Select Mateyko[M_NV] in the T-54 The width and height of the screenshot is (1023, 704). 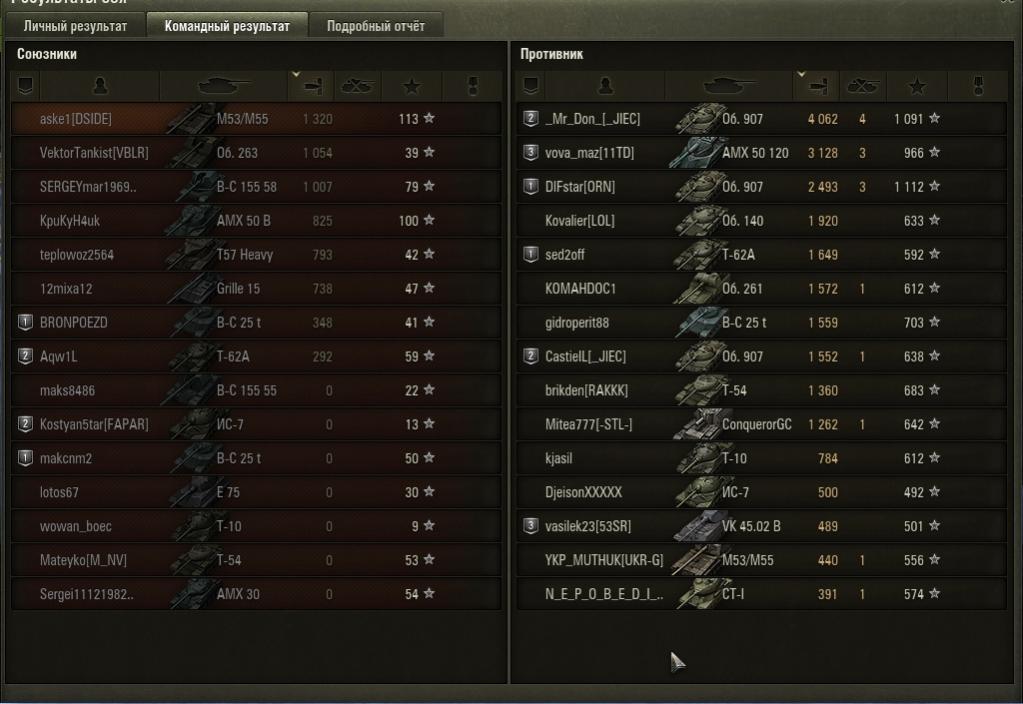tap(255, 561)
